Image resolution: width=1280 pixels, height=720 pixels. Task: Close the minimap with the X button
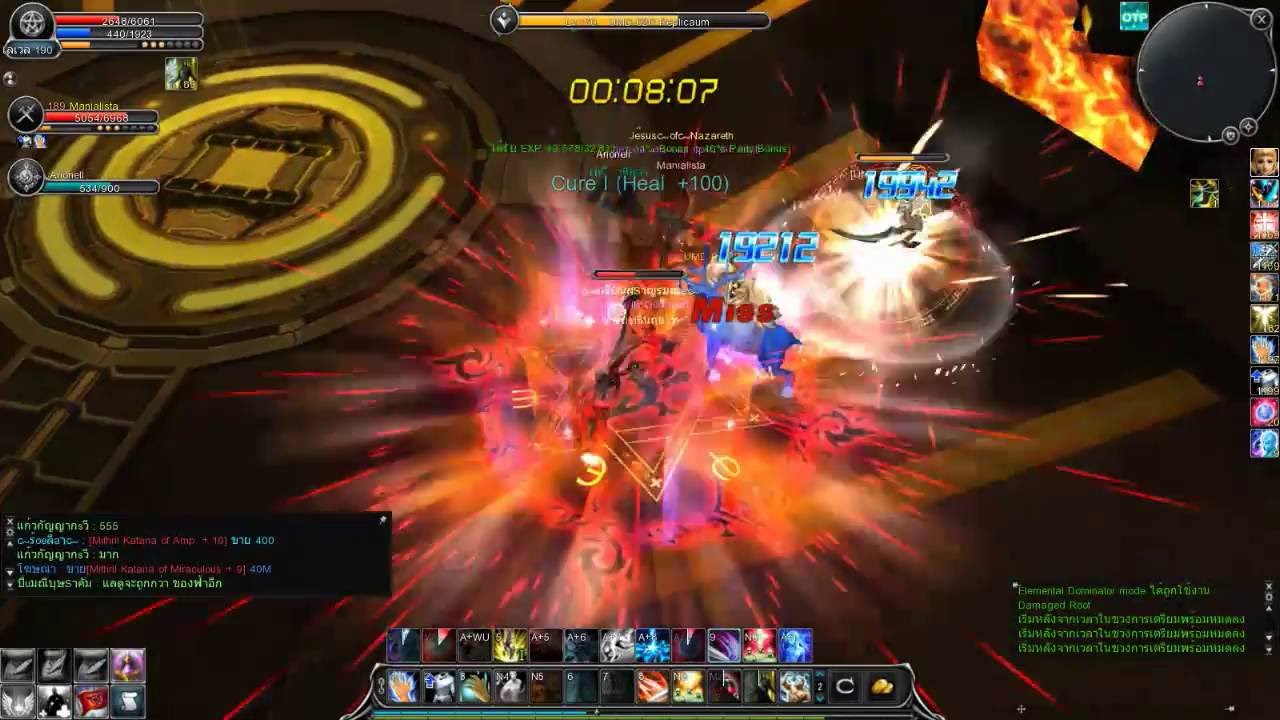pyautogui.click(x=1261, y=19)
